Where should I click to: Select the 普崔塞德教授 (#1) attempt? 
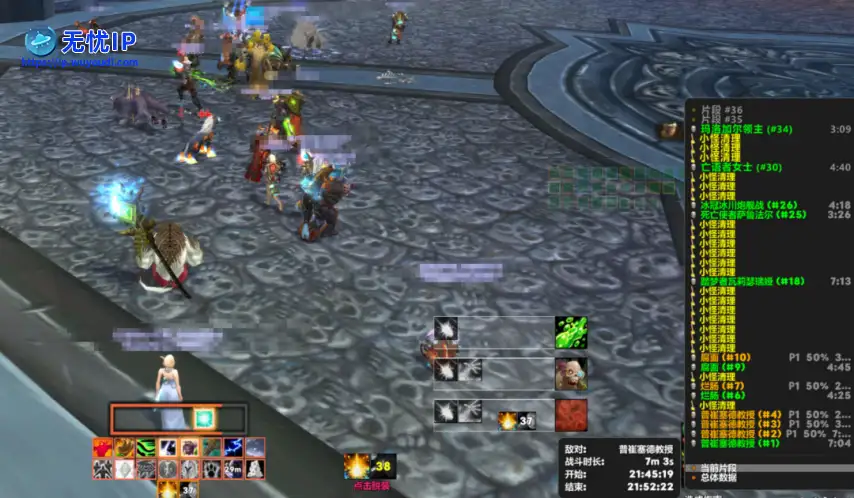741,442
